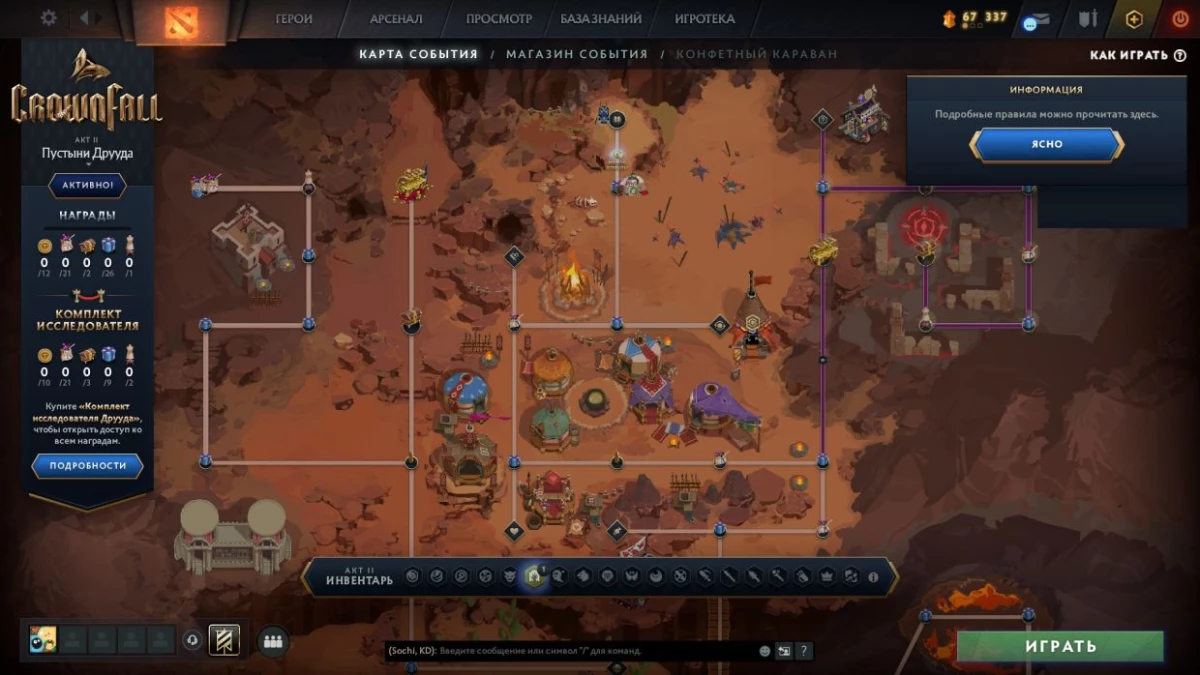
Task: Open the inventory info icon
Action: tap(873, 577)
